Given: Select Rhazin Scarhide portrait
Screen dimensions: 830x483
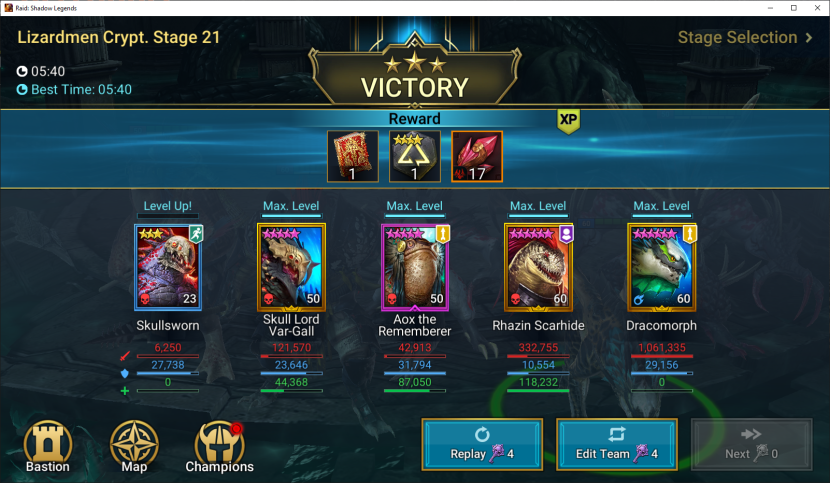Looking at the screenshot, I should click(x=538, y=266).
